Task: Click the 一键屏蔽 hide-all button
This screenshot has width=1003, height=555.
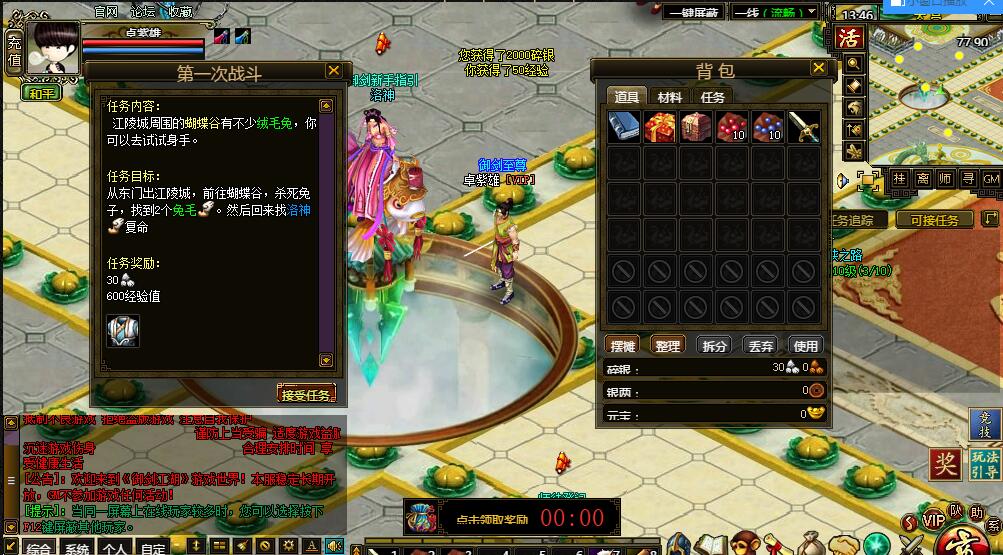Action: (x=695, y=13)
